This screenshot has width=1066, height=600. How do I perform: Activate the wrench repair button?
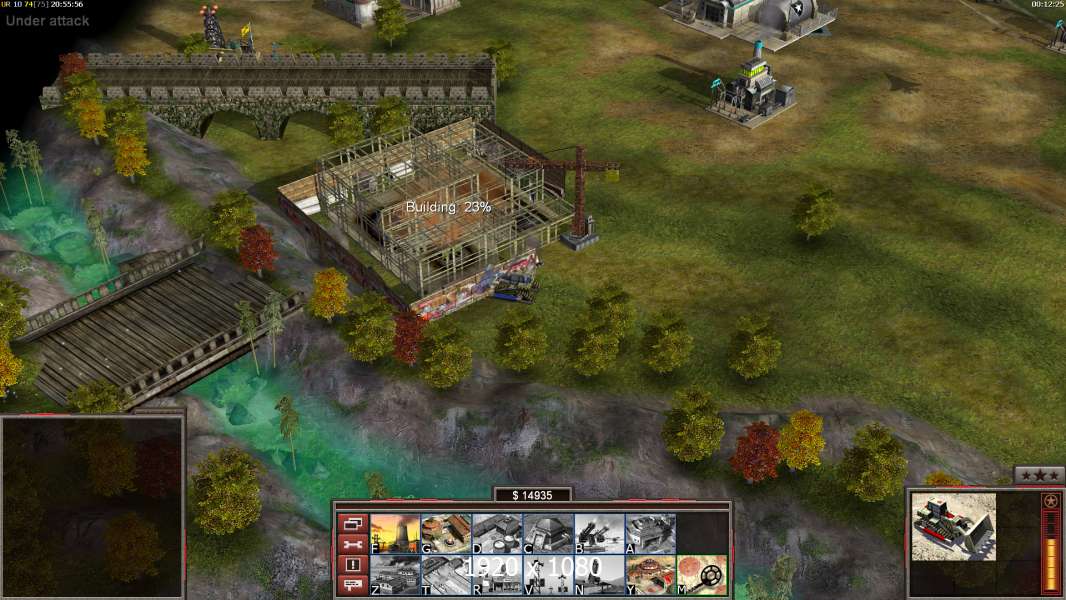352,544
